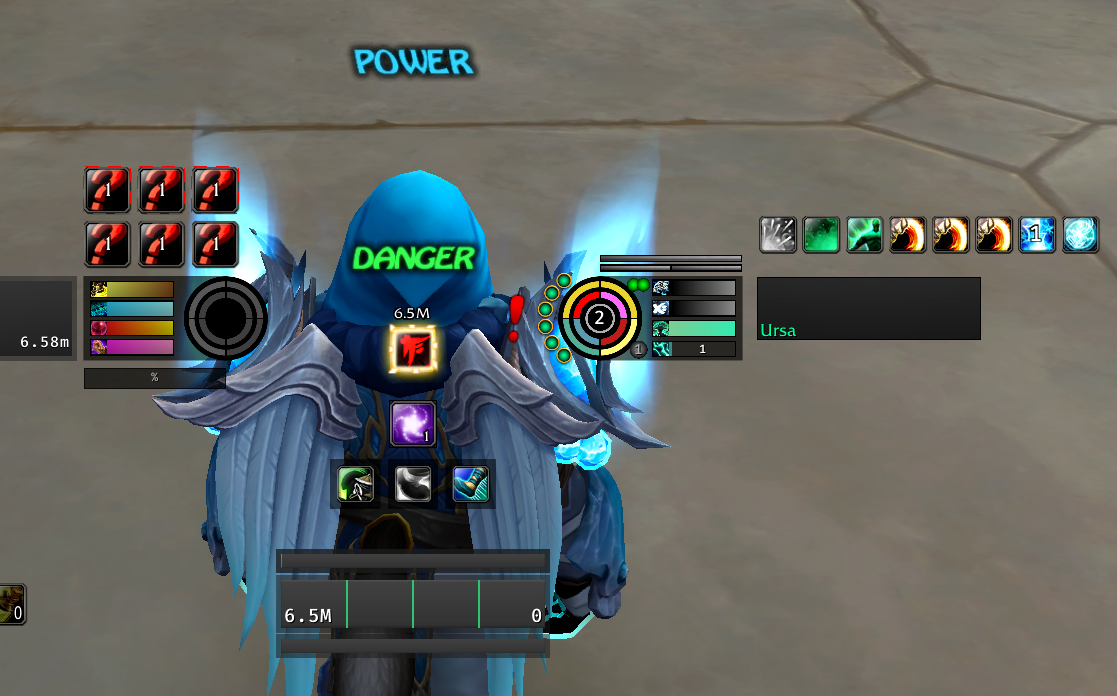The image size is (1117, 696).
Task: Activate the blue lightning icon showing 1
Action: click(1037, 235)
